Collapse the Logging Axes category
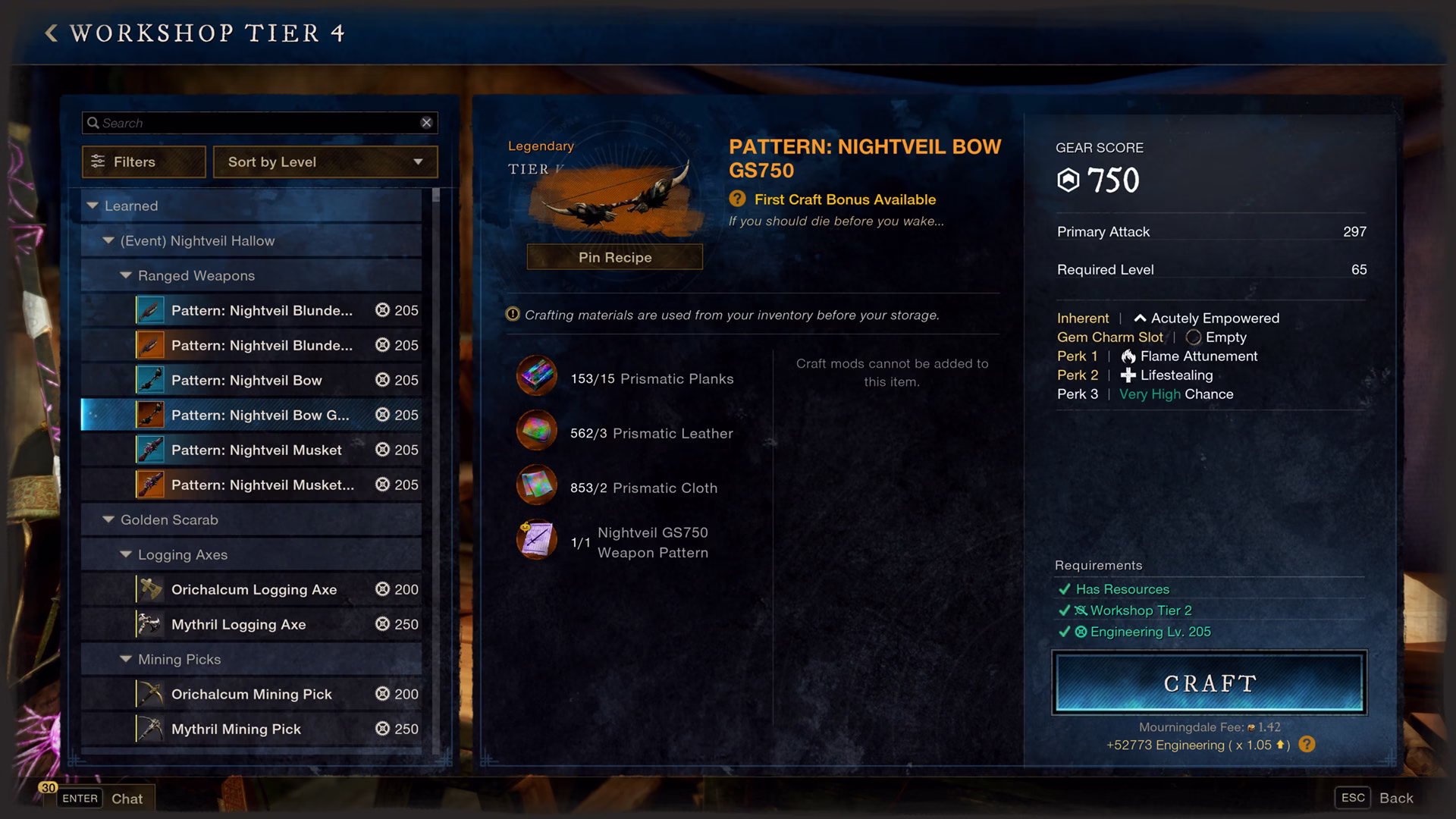 coord(126,554)
